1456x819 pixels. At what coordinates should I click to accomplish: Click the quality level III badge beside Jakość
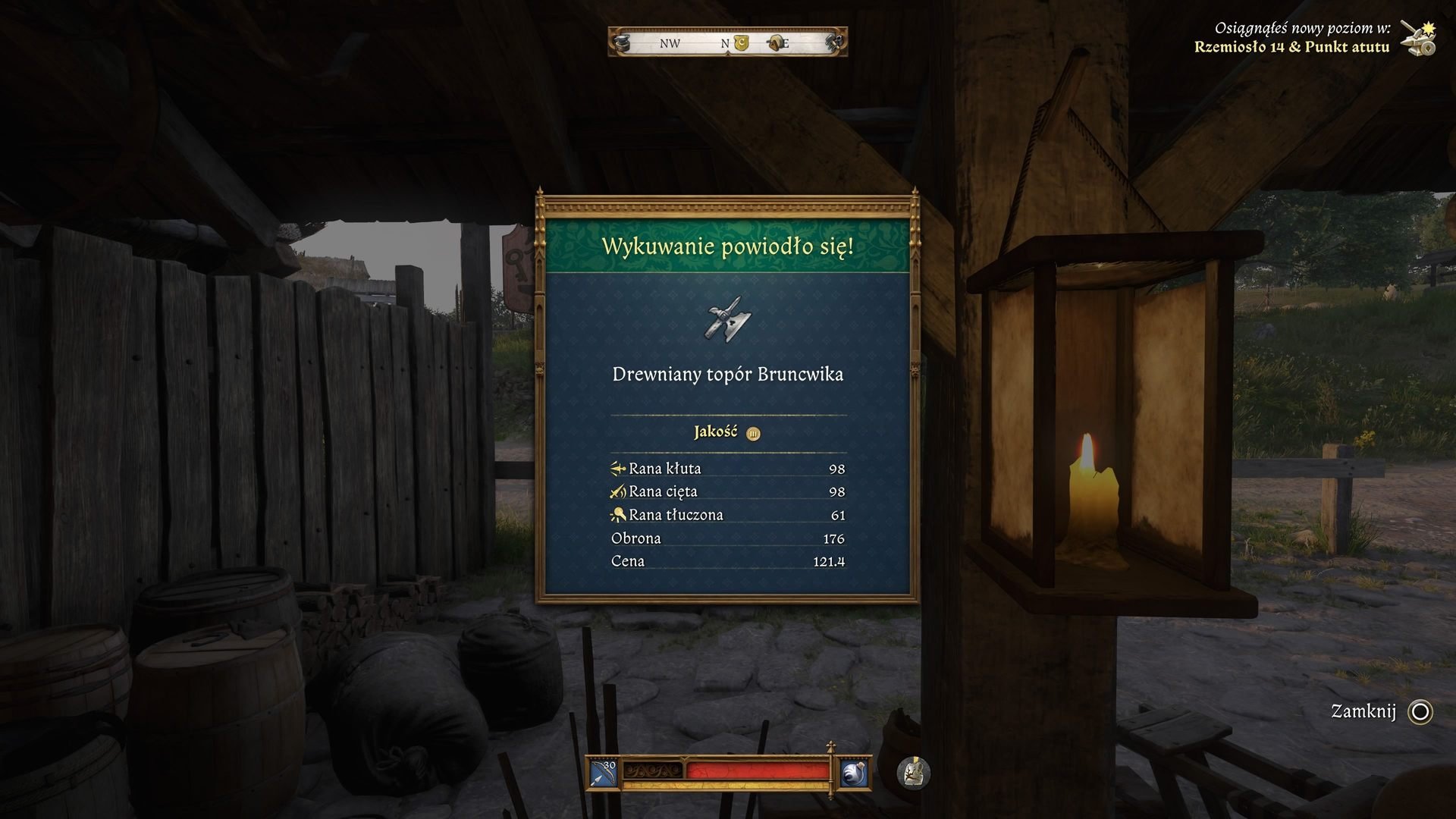pyautogui.click(x=753, y=433)
